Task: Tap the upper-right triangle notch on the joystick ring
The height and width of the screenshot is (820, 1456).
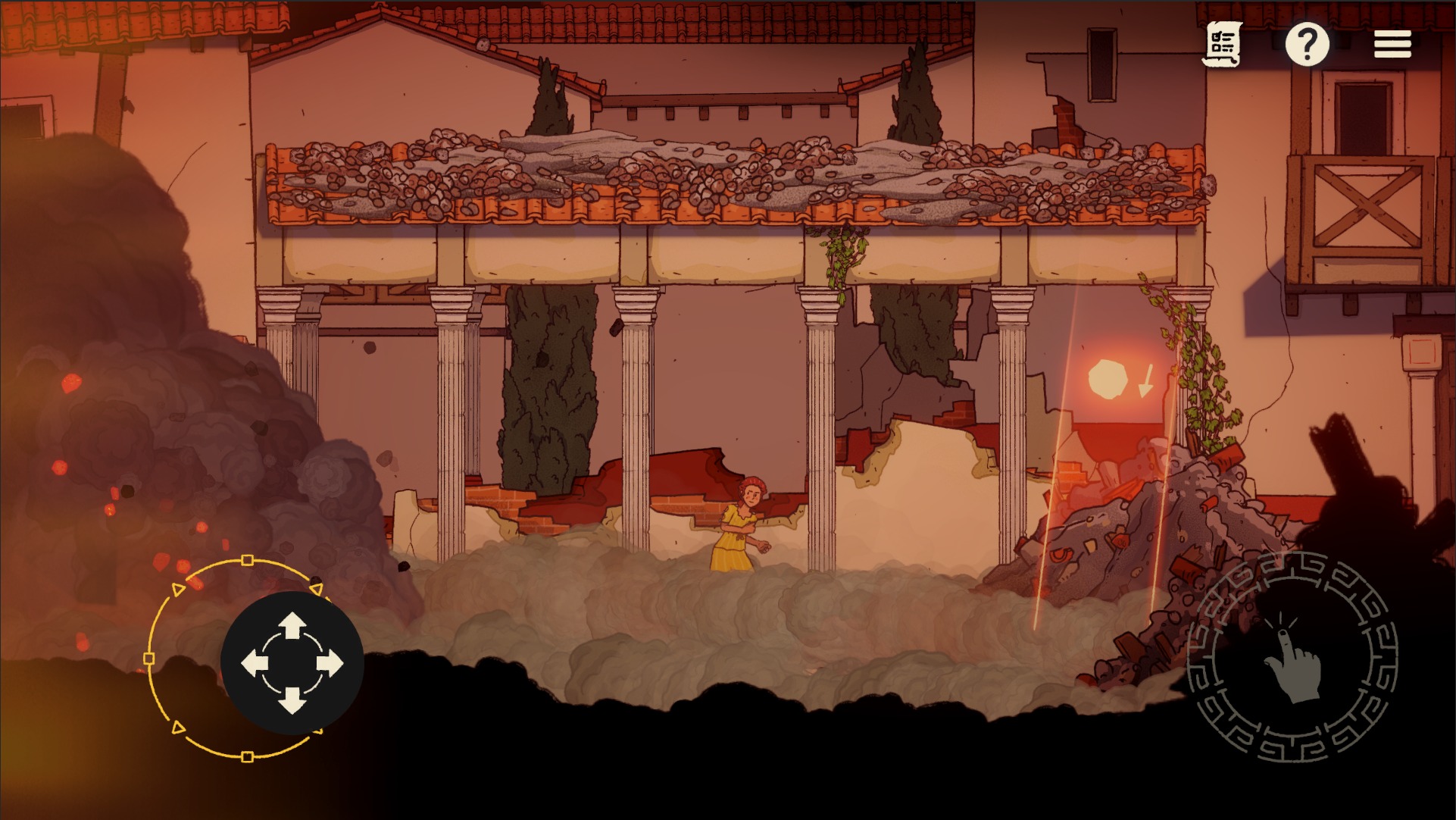Action: (x=316, y=587)
